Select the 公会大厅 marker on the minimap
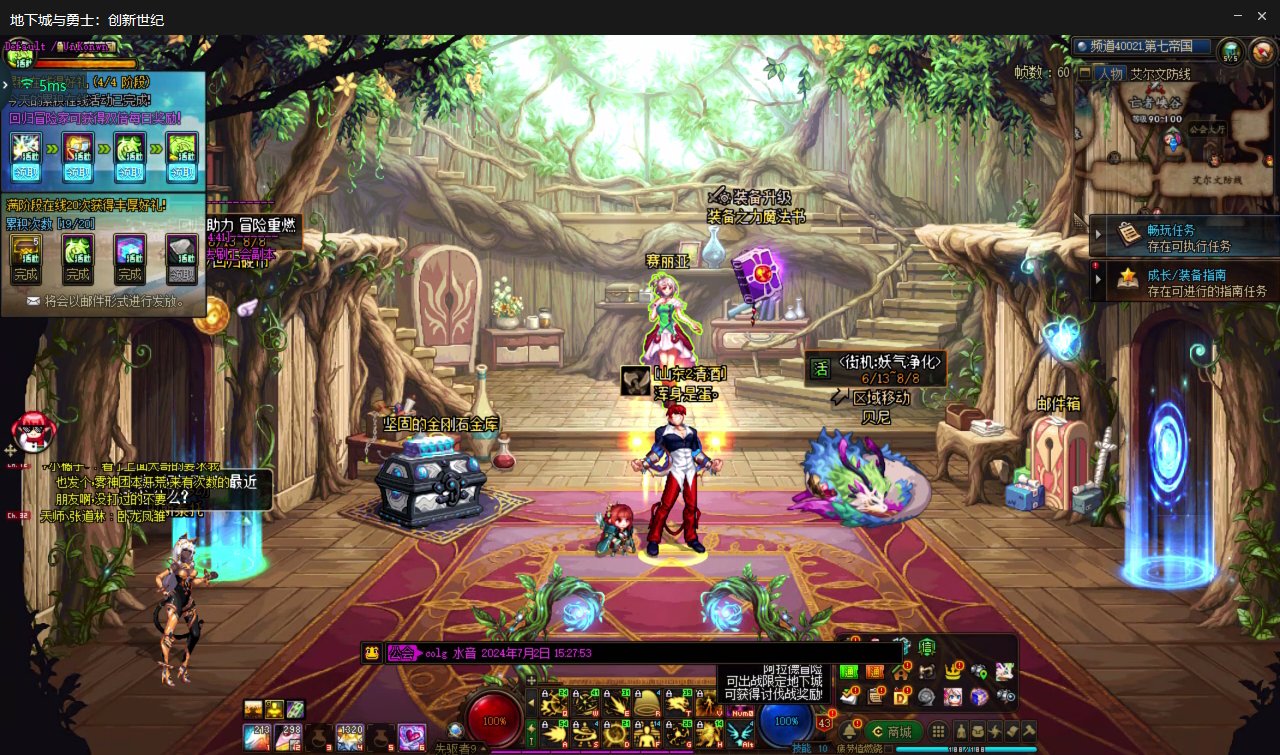 coord(1206,130)
